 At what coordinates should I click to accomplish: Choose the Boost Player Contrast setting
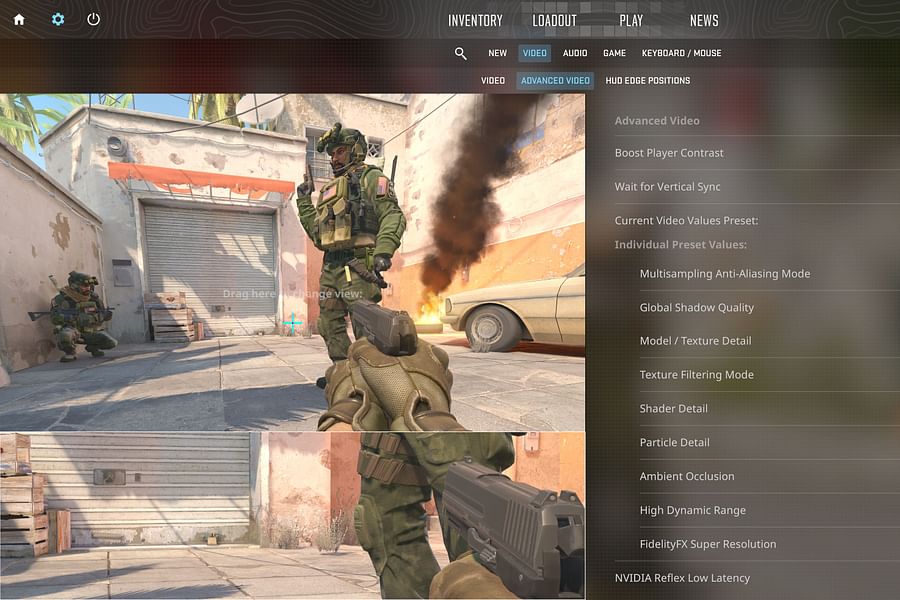click(669, 153)
